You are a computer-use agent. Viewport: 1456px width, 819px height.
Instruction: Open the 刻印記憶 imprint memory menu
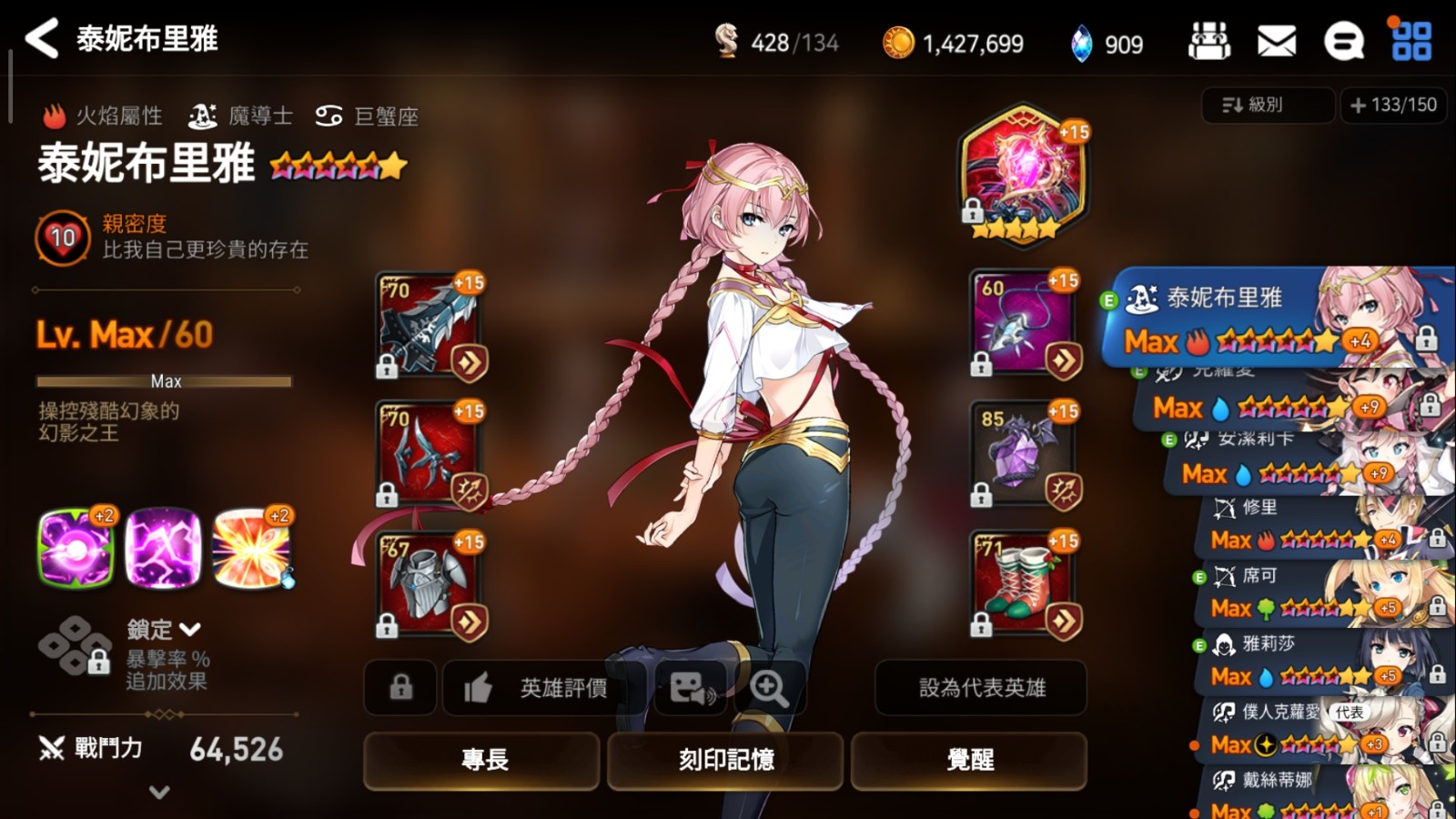coord(725,760)
